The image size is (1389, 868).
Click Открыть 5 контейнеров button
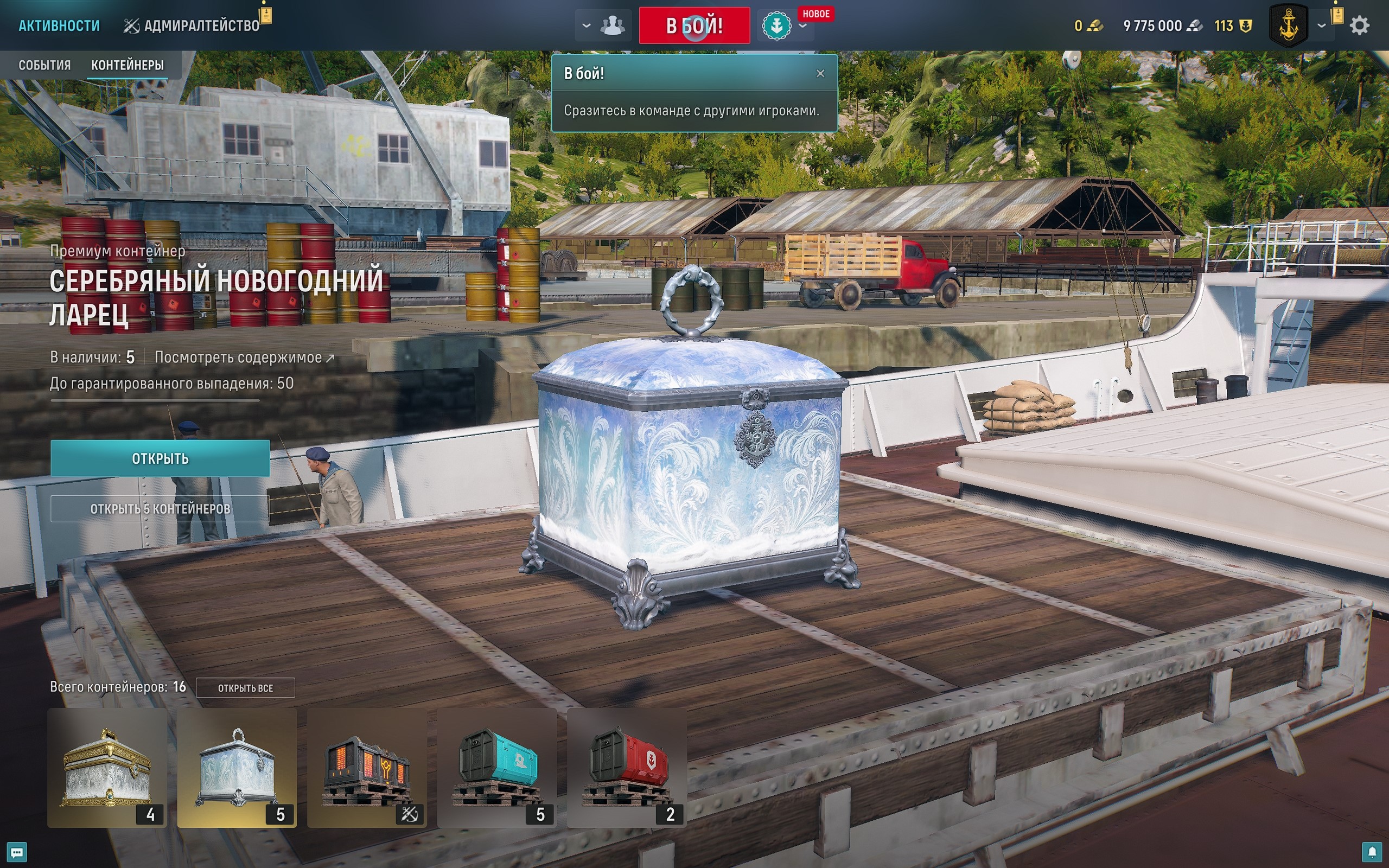click(160, 509)
